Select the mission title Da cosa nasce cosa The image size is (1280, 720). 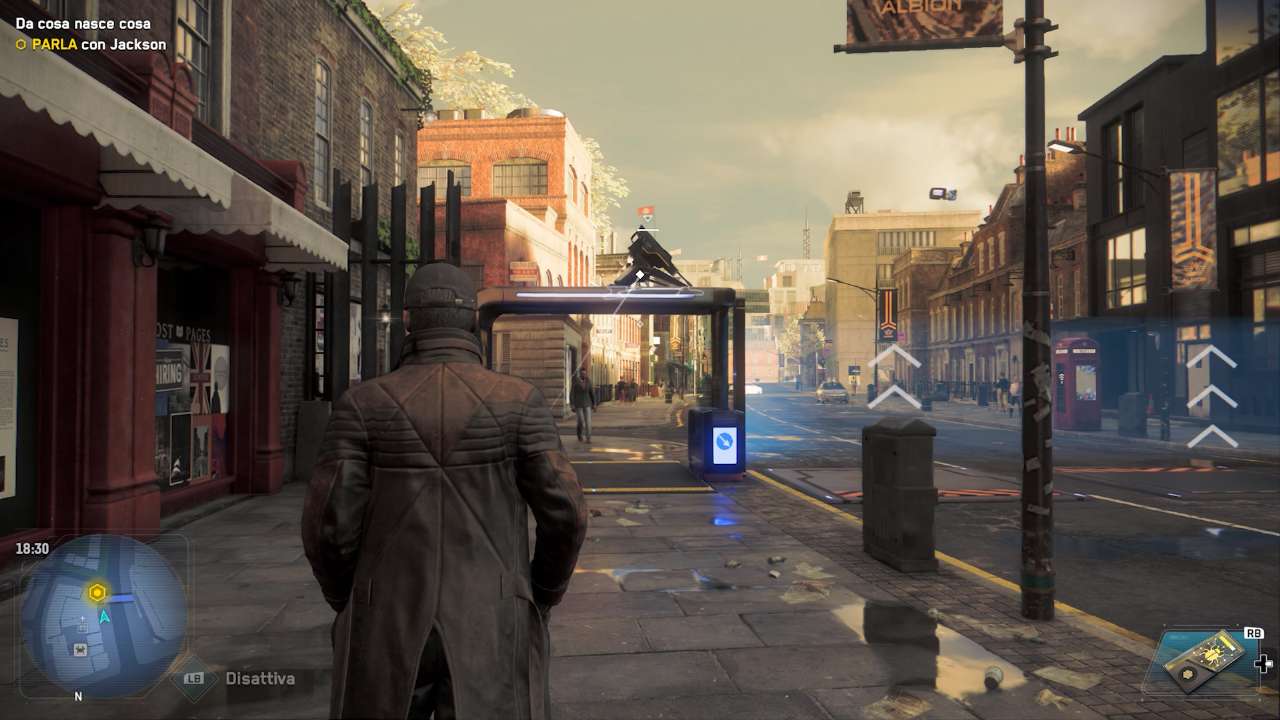[x=86, y=21]
